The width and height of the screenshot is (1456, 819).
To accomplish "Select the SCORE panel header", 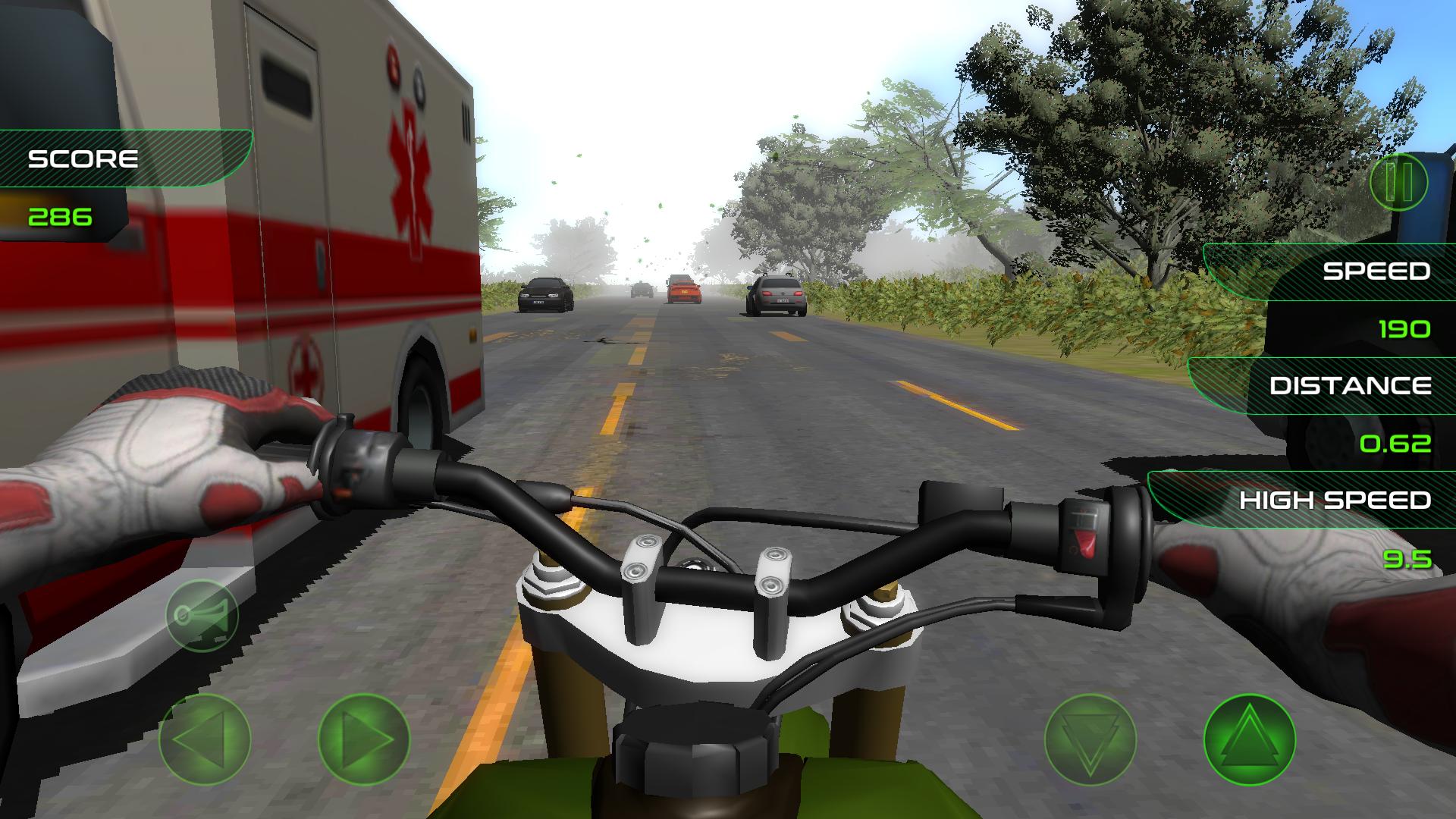I will [x=83, y=158].
